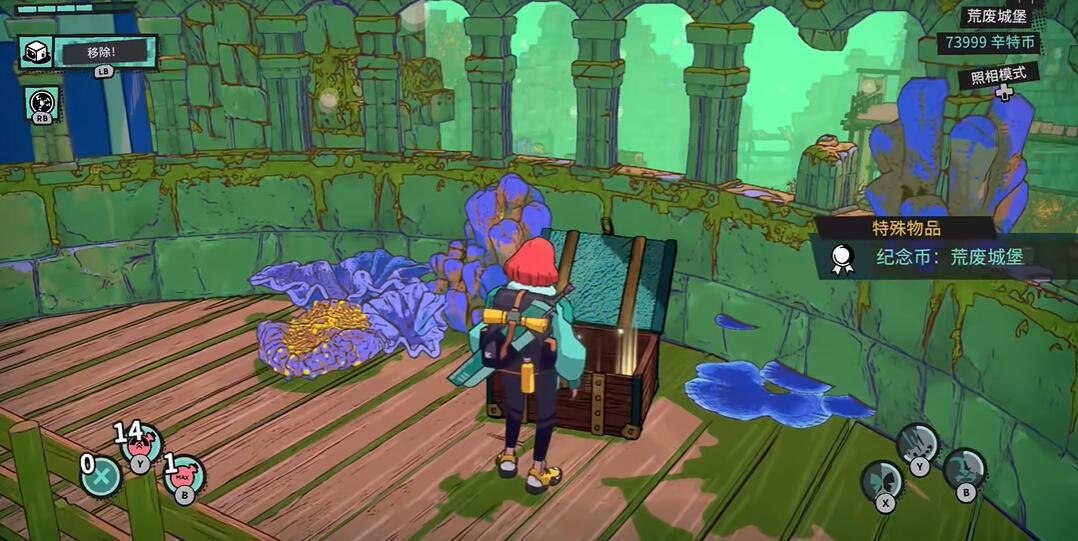Use the pink MAX pouch item

(x=185, y=476)
